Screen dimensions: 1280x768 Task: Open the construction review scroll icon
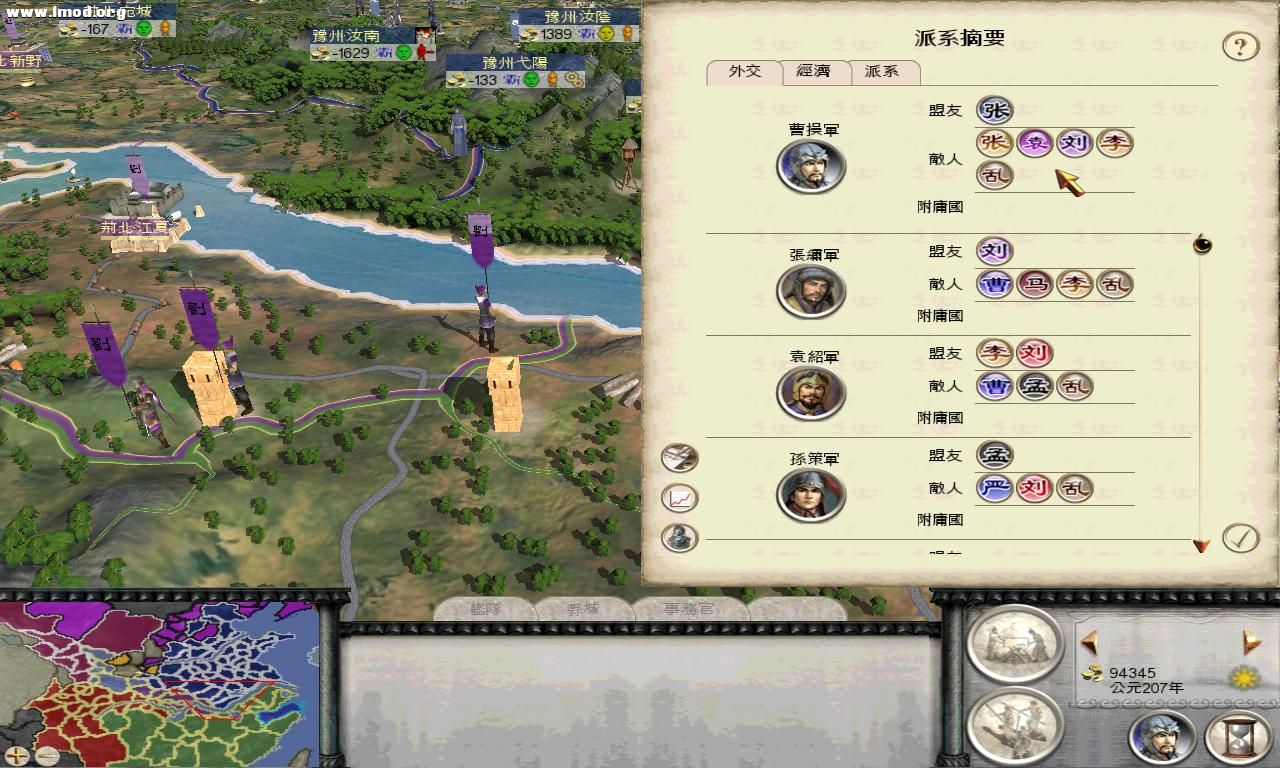(x=1014, y=645)
